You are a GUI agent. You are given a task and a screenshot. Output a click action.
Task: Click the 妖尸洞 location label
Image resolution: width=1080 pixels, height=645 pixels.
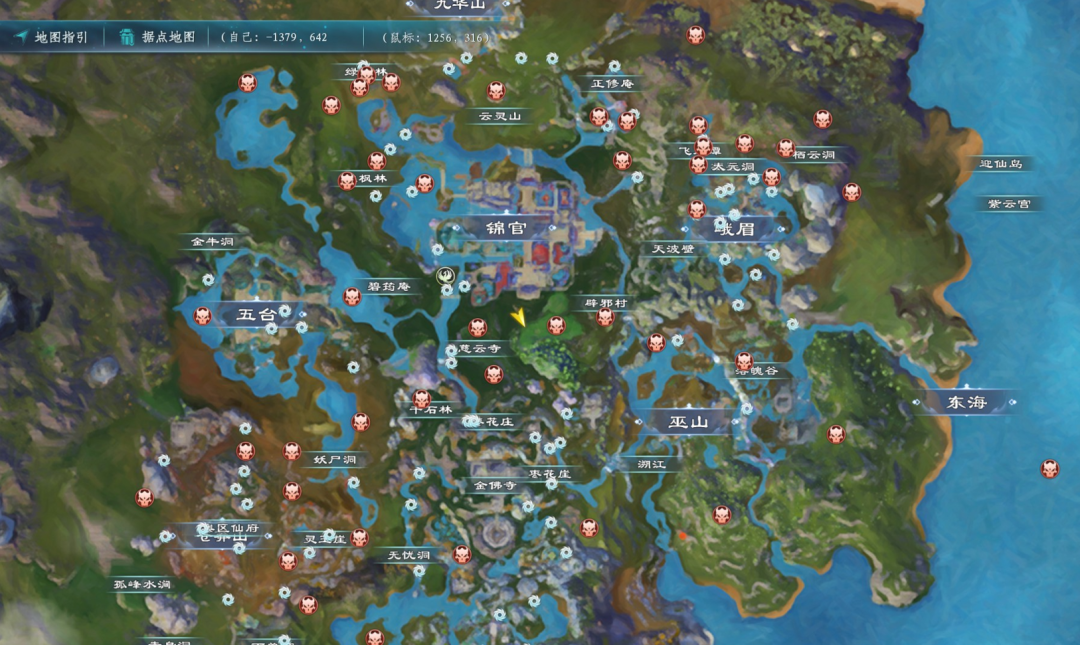pyautogui.click(x=333, y=460)
